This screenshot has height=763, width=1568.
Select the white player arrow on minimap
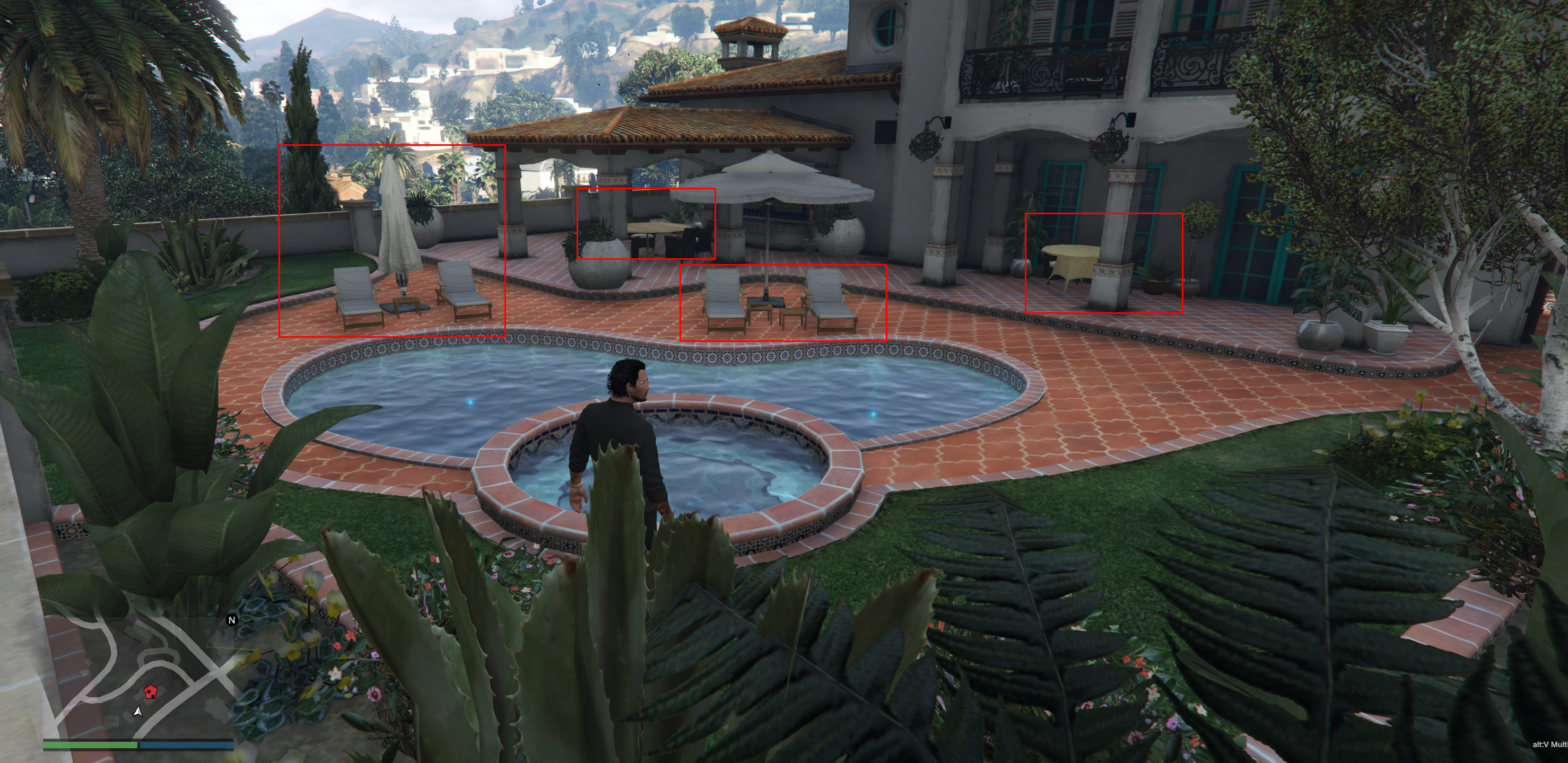coord(138,711)
